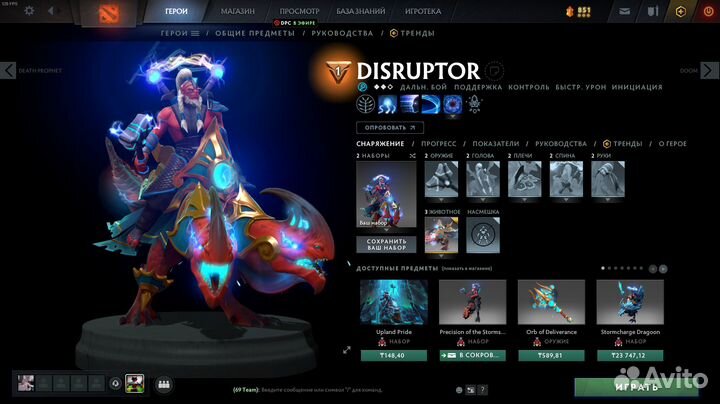Image resolution: width=720 pixels, height=404 pixels.
Task: Select the ОРУЖИЕ weapon equipment slot
Action: tap(440, 178)
